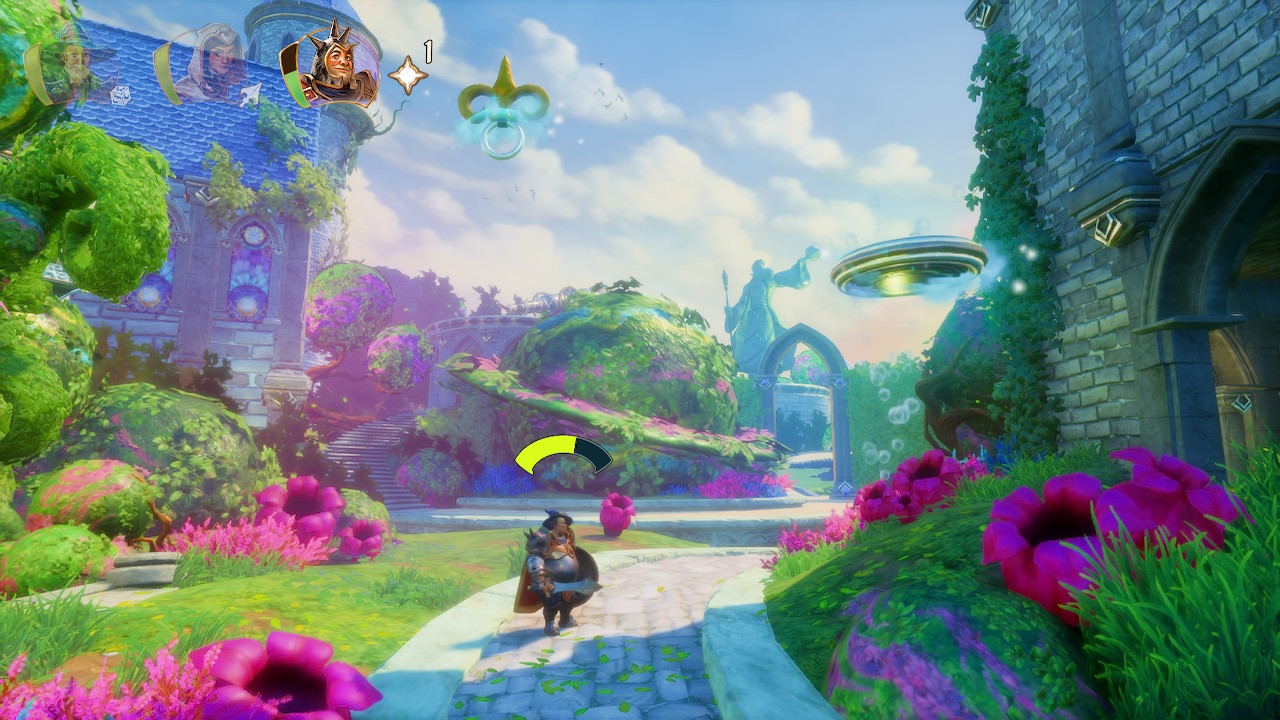Select the wizard character portrait
Image resolution: width=1280 pixels, height=720 pixels.
point(76,65)
